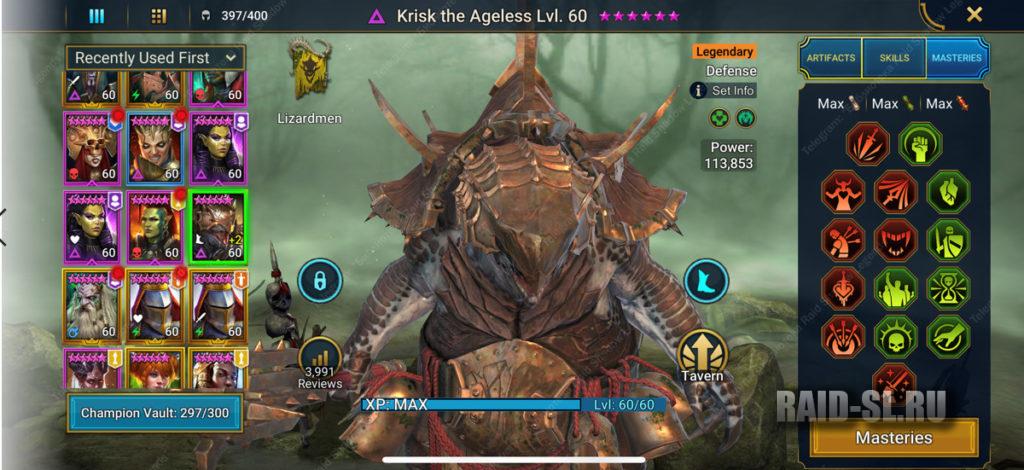The height and width of the screenshot is (470, 1024).
Task: Open the yellow Masteries button
Action: [894, 437]
